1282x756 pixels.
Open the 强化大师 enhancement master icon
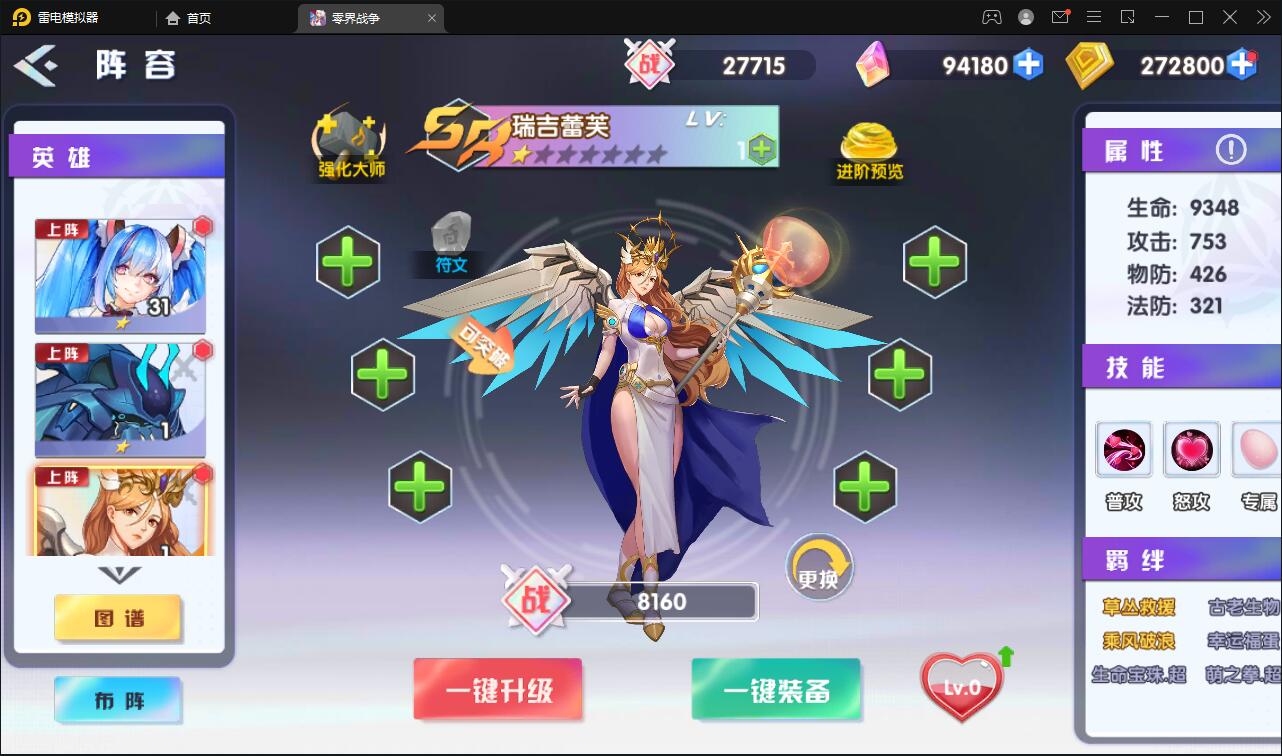[349, 142]
